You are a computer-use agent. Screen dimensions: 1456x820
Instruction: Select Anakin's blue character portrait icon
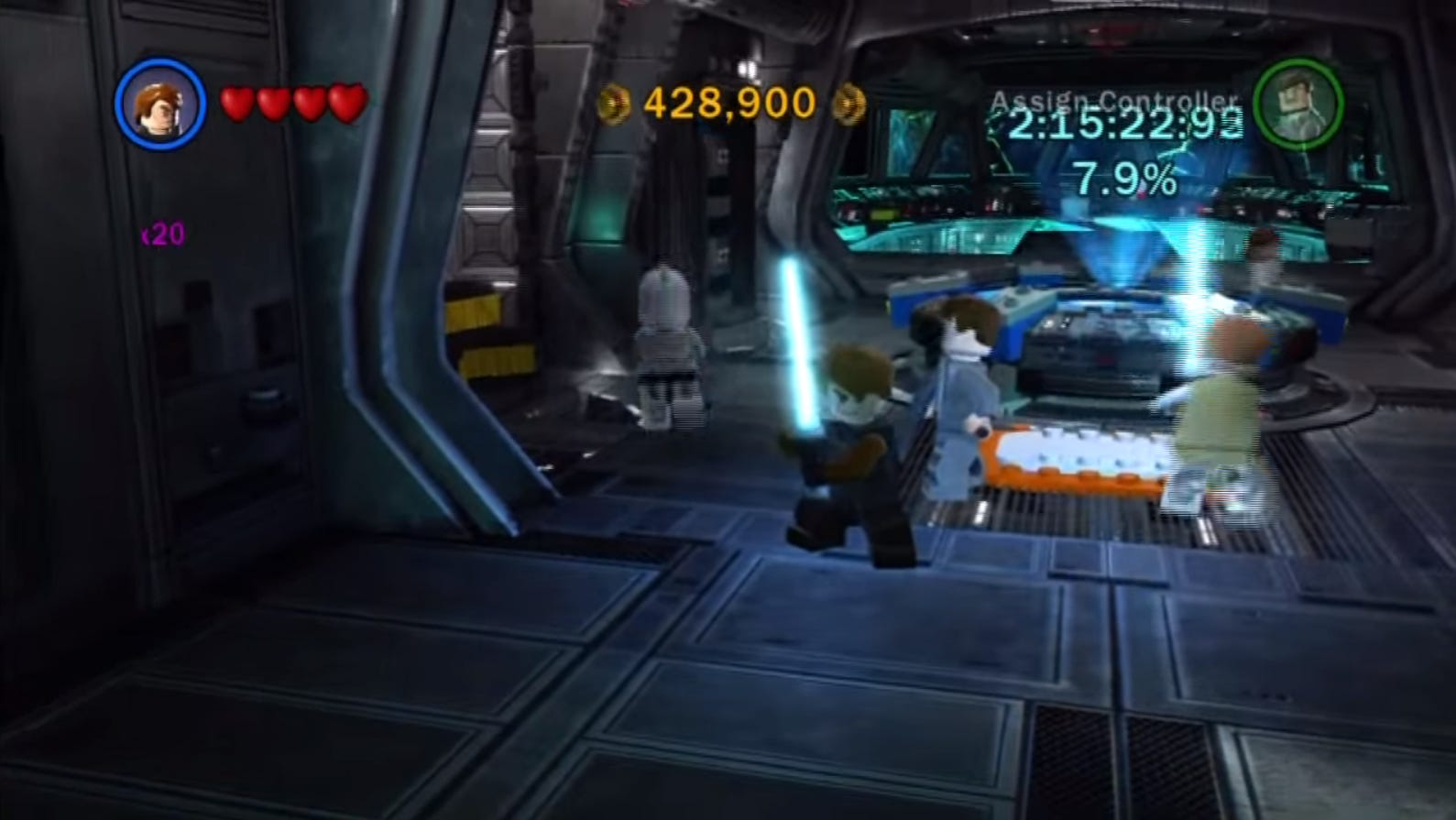coord(163,104)
